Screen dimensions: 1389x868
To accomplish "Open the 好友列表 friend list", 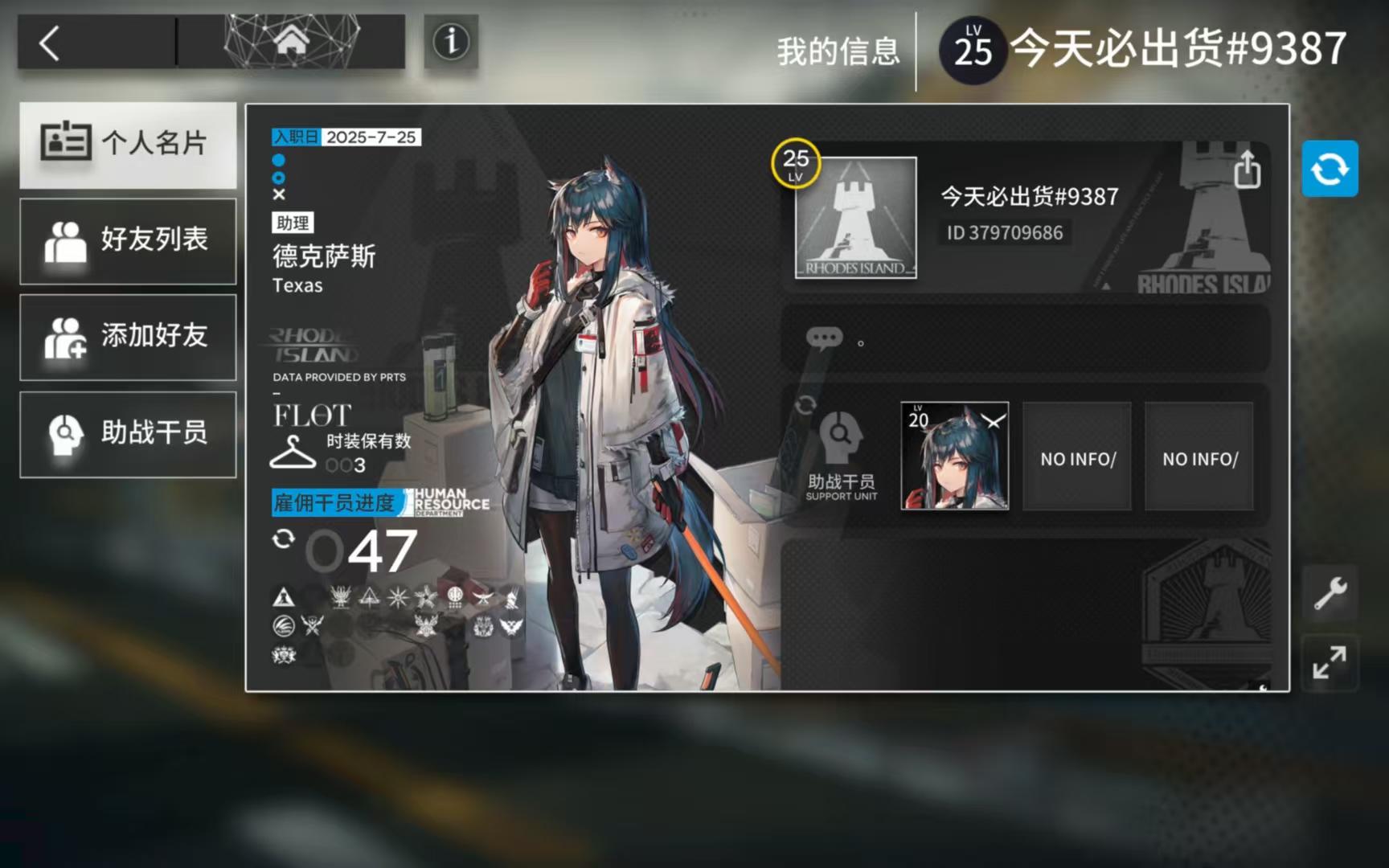I will point(129,240).
